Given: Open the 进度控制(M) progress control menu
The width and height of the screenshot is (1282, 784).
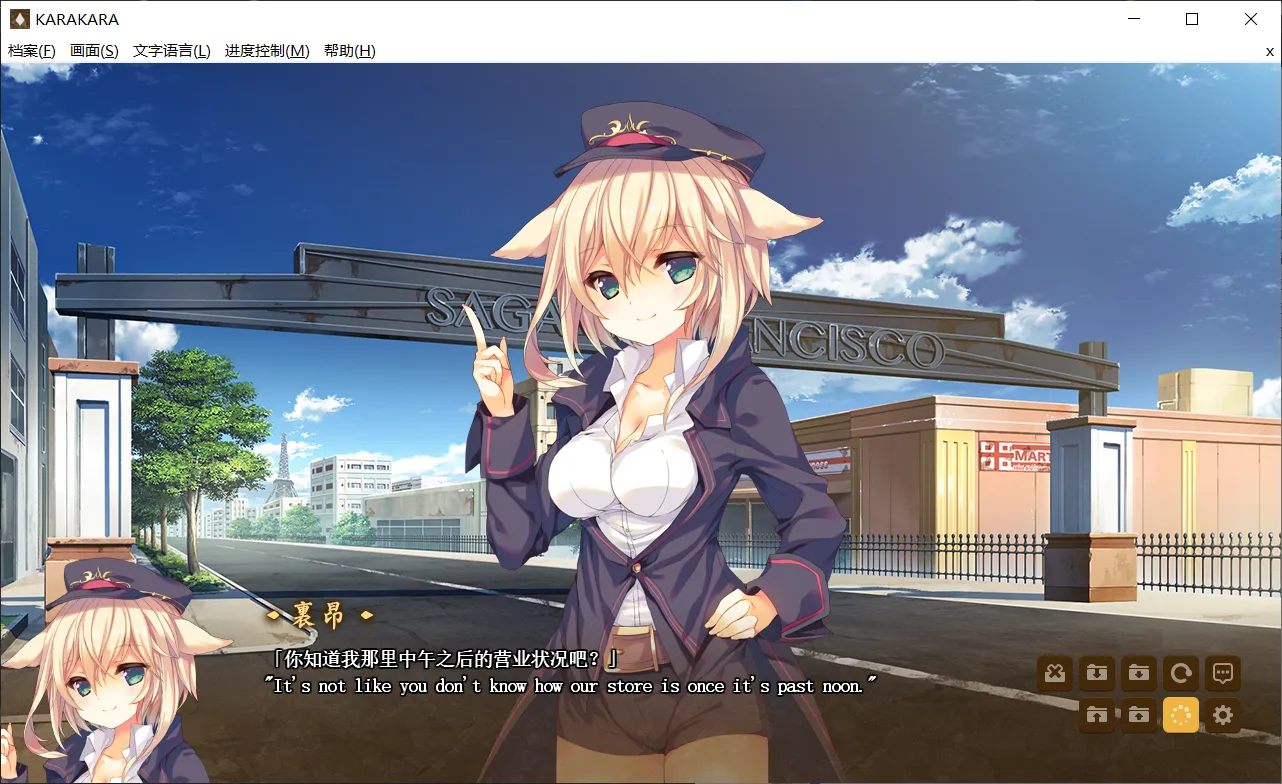Looking at the screenshot, I should (267, 51).
